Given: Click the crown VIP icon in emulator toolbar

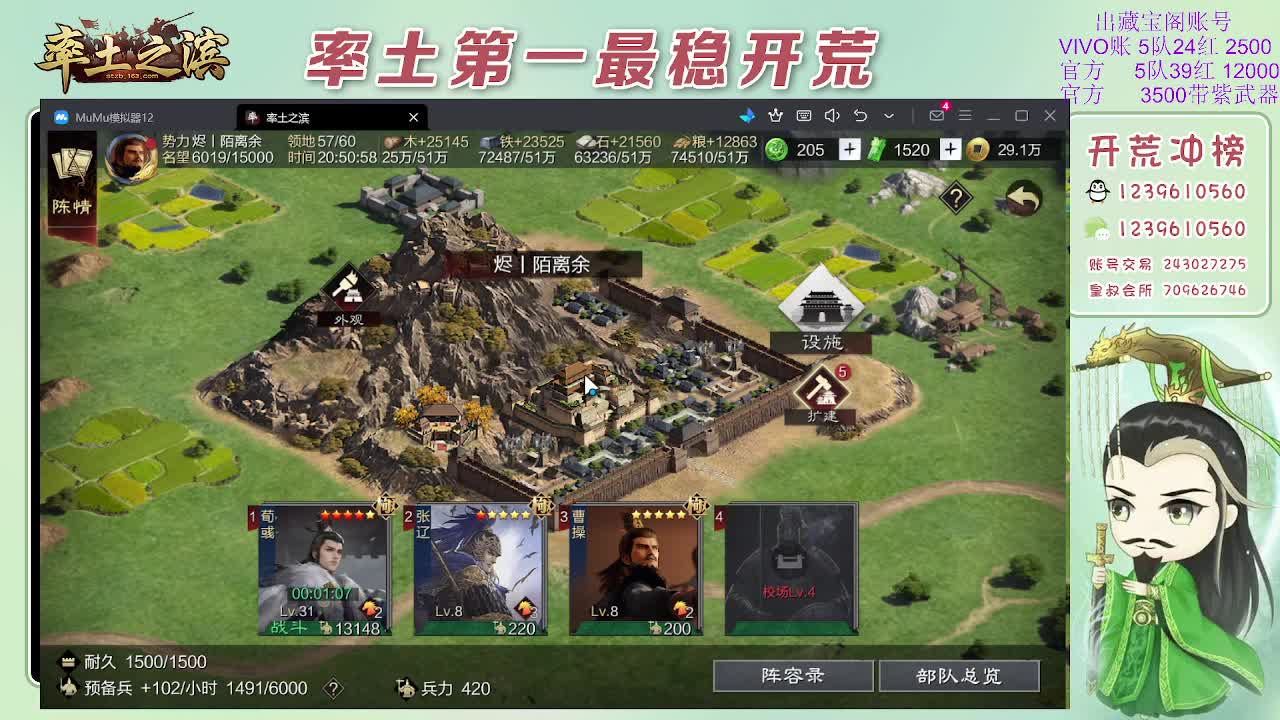Looking at the screenshot, I should point(775,117).
